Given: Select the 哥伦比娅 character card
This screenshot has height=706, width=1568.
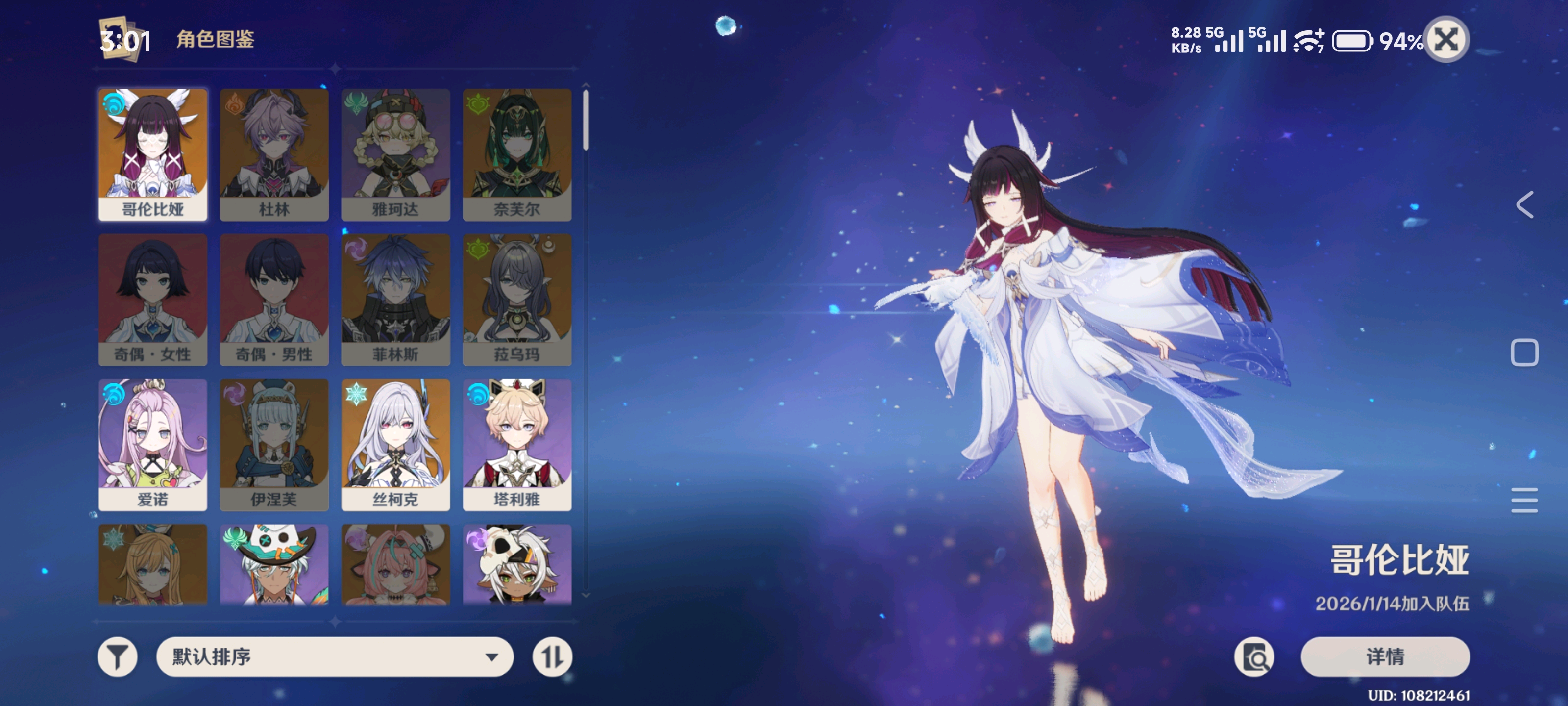Looking at the screenshot, I should pyautogui.click(x=153, y=154).
